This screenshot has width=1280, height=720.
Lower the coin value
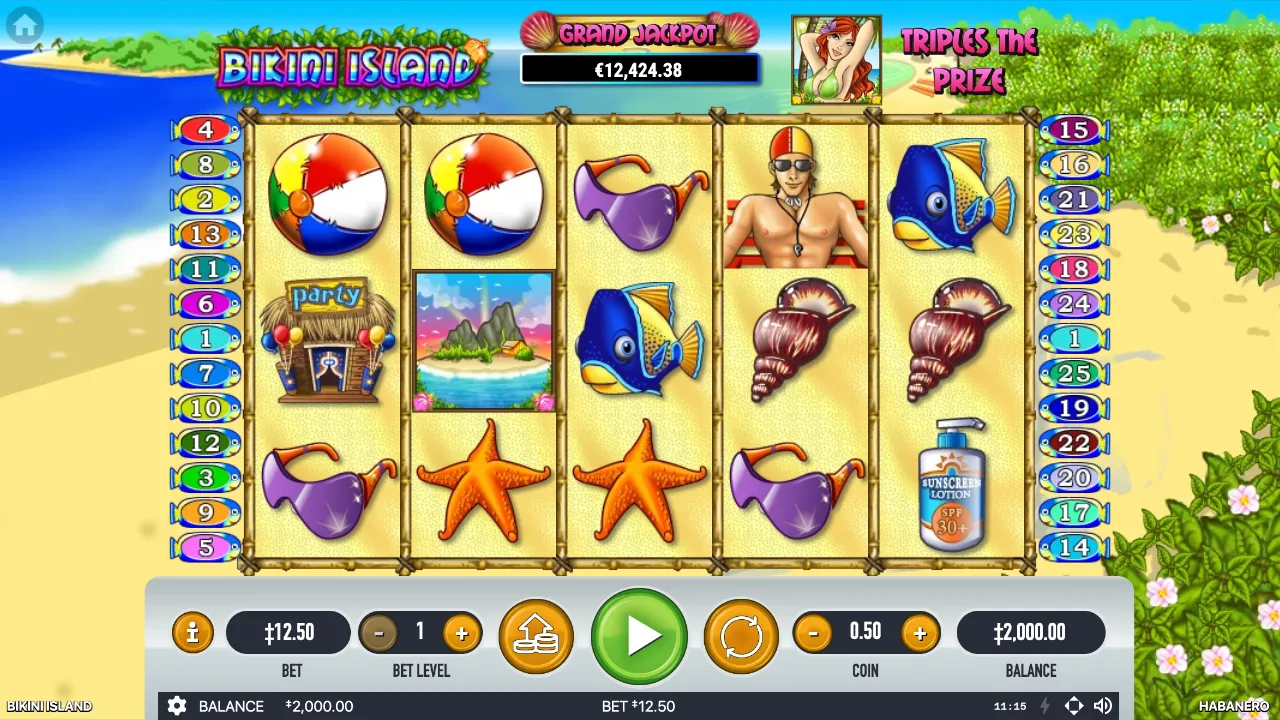(813, 633)
